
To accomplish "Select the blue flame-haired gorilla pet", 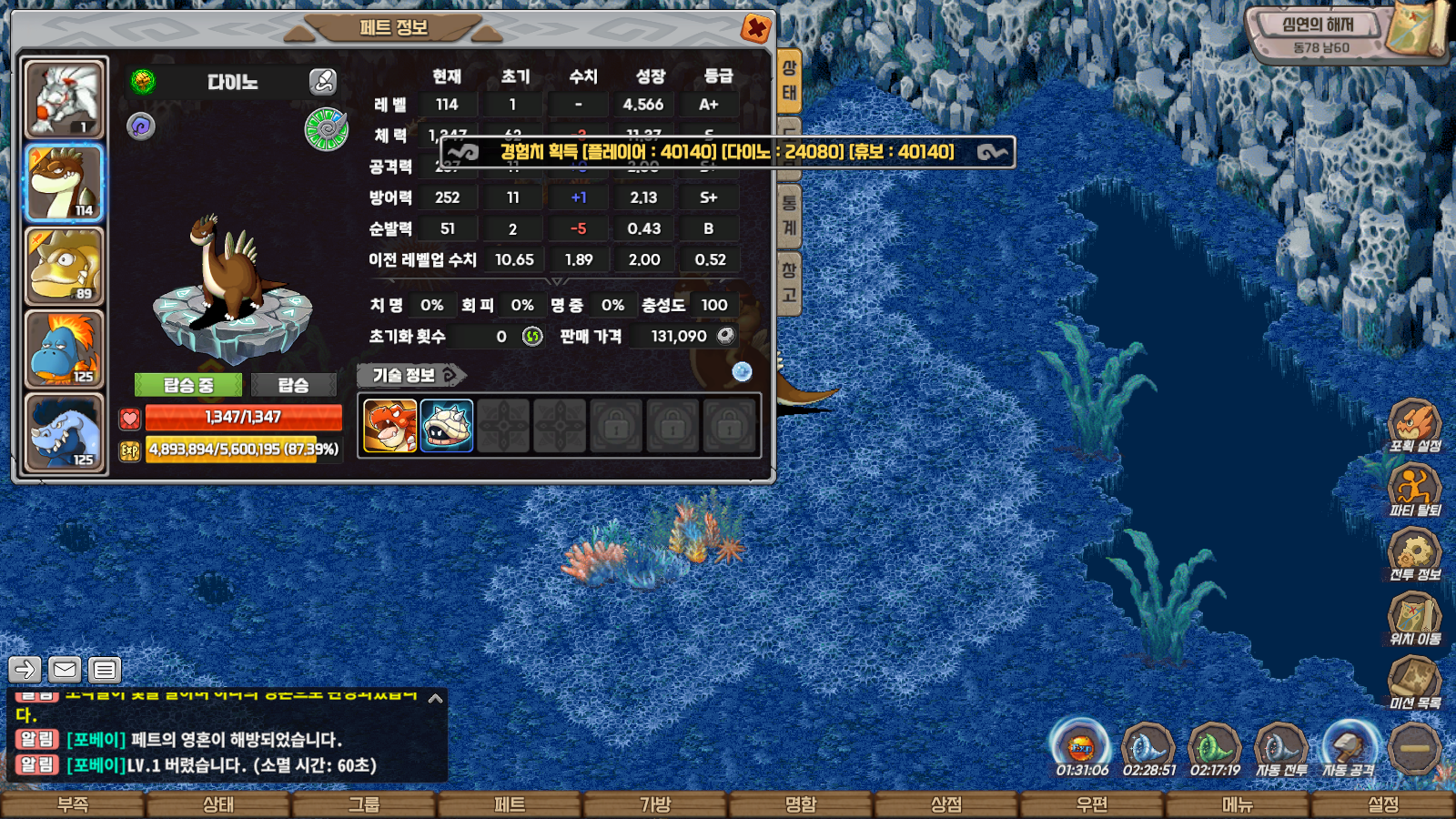I will tap(64, 349).
